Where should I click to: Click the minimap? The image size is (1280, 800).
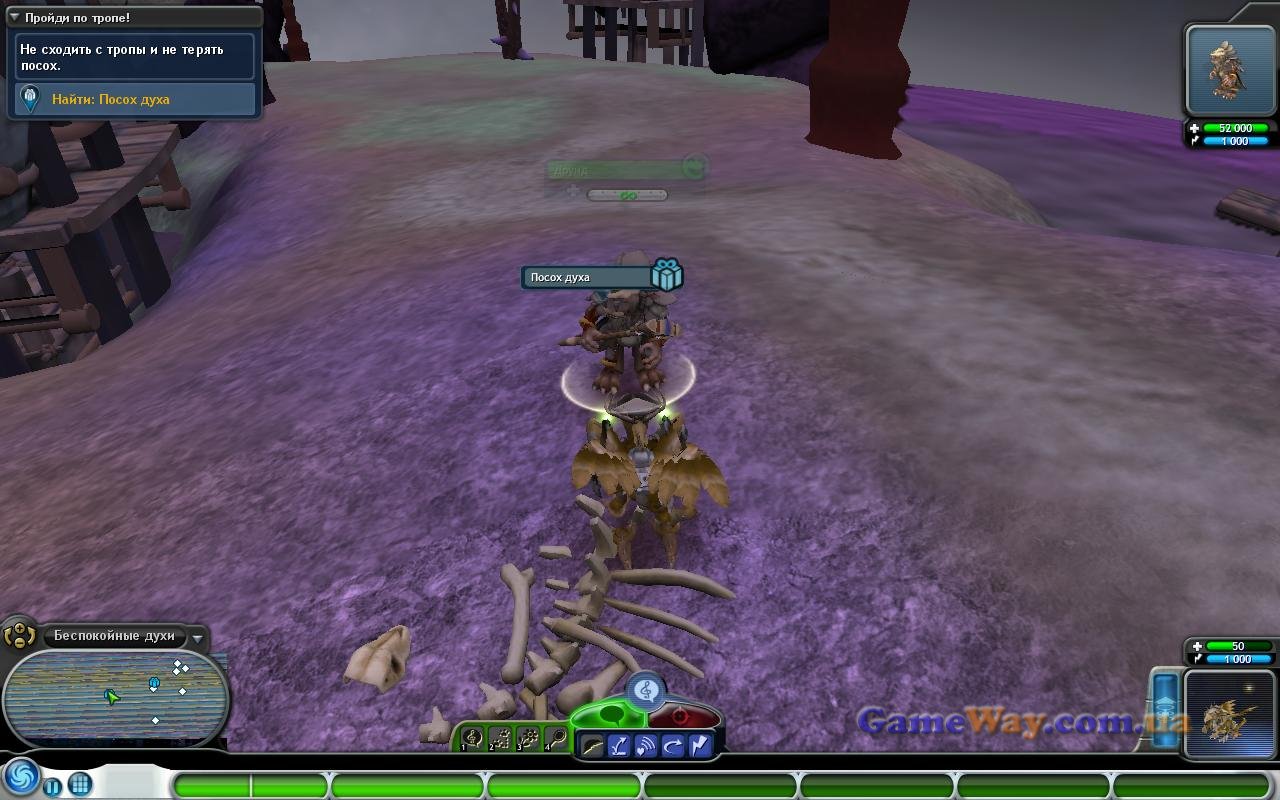(115, 698)
